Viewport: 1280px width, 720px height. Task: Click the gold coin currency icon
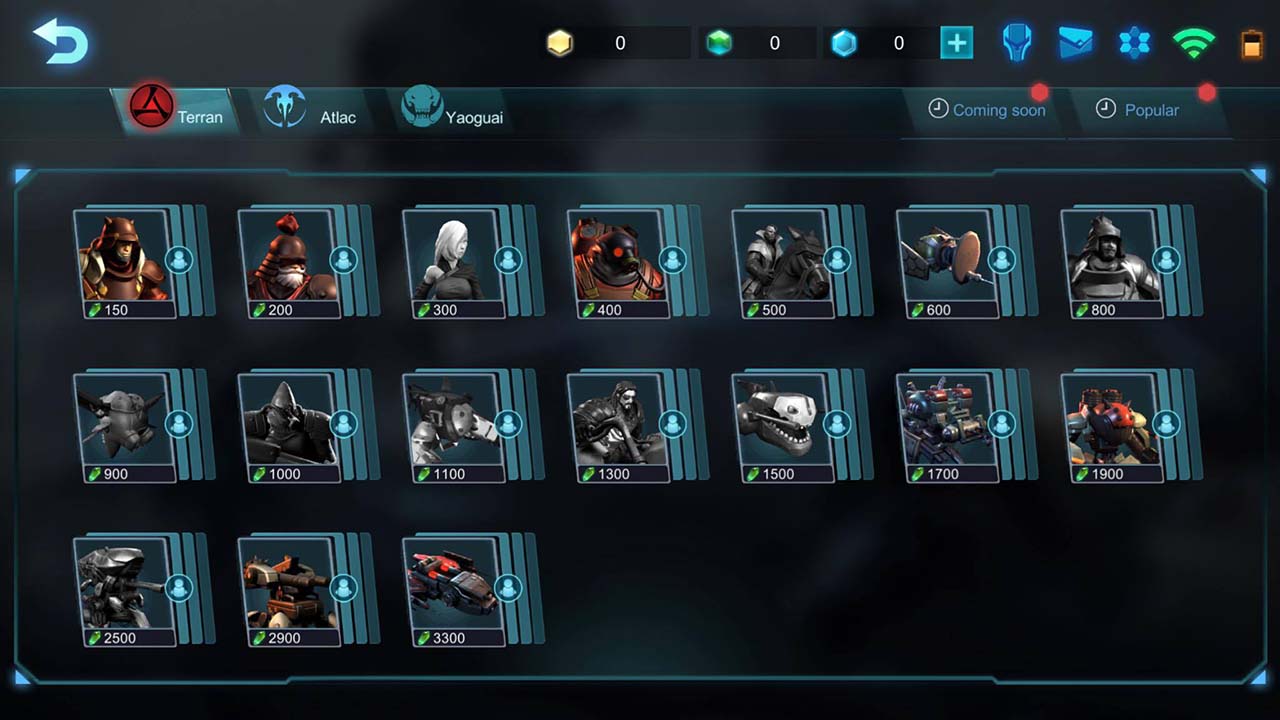pos(559,42)
